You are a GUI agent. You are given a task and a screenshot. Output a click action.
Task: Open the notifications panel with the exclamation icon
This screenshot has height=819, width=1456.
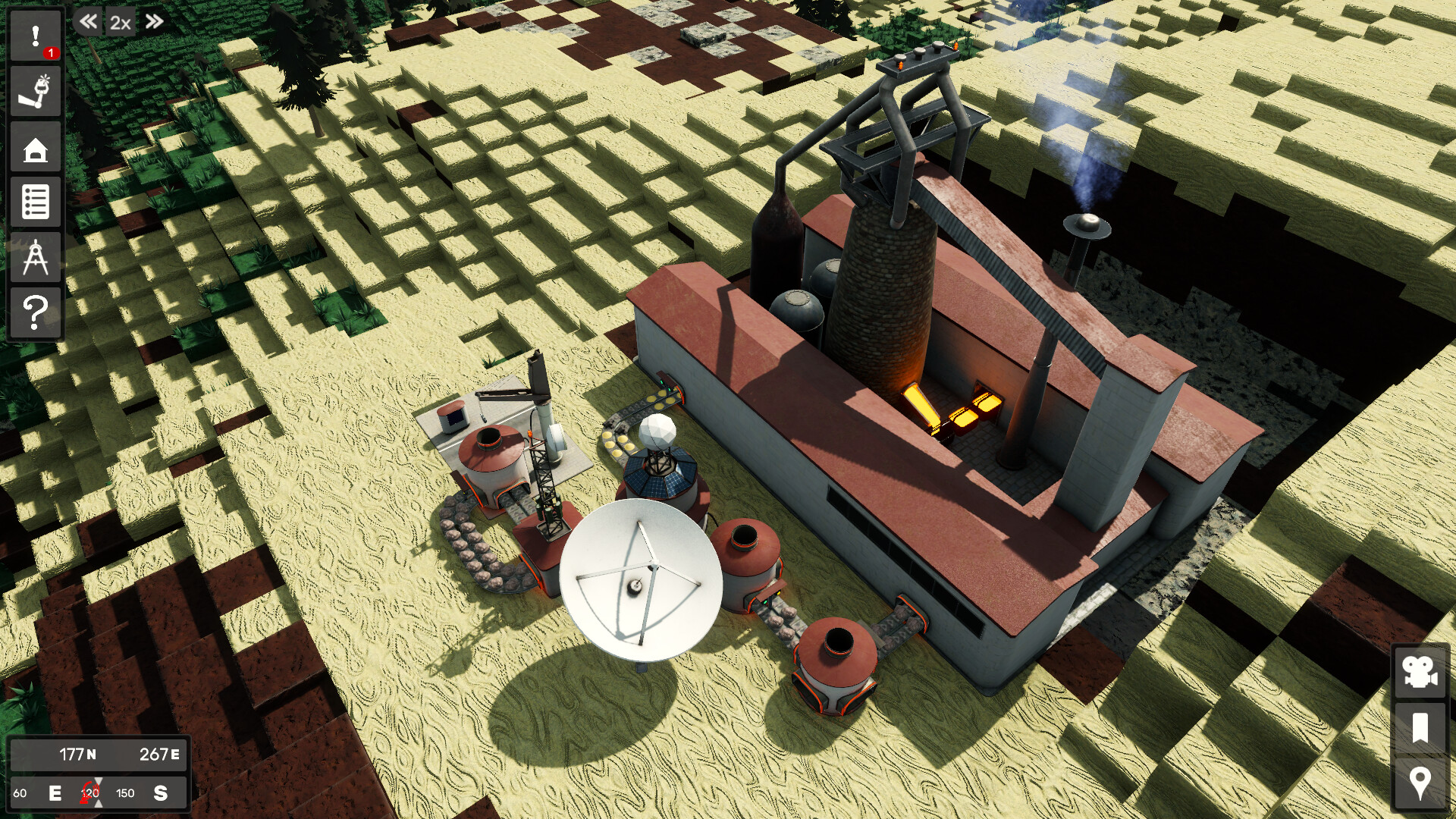pos(34,35)
